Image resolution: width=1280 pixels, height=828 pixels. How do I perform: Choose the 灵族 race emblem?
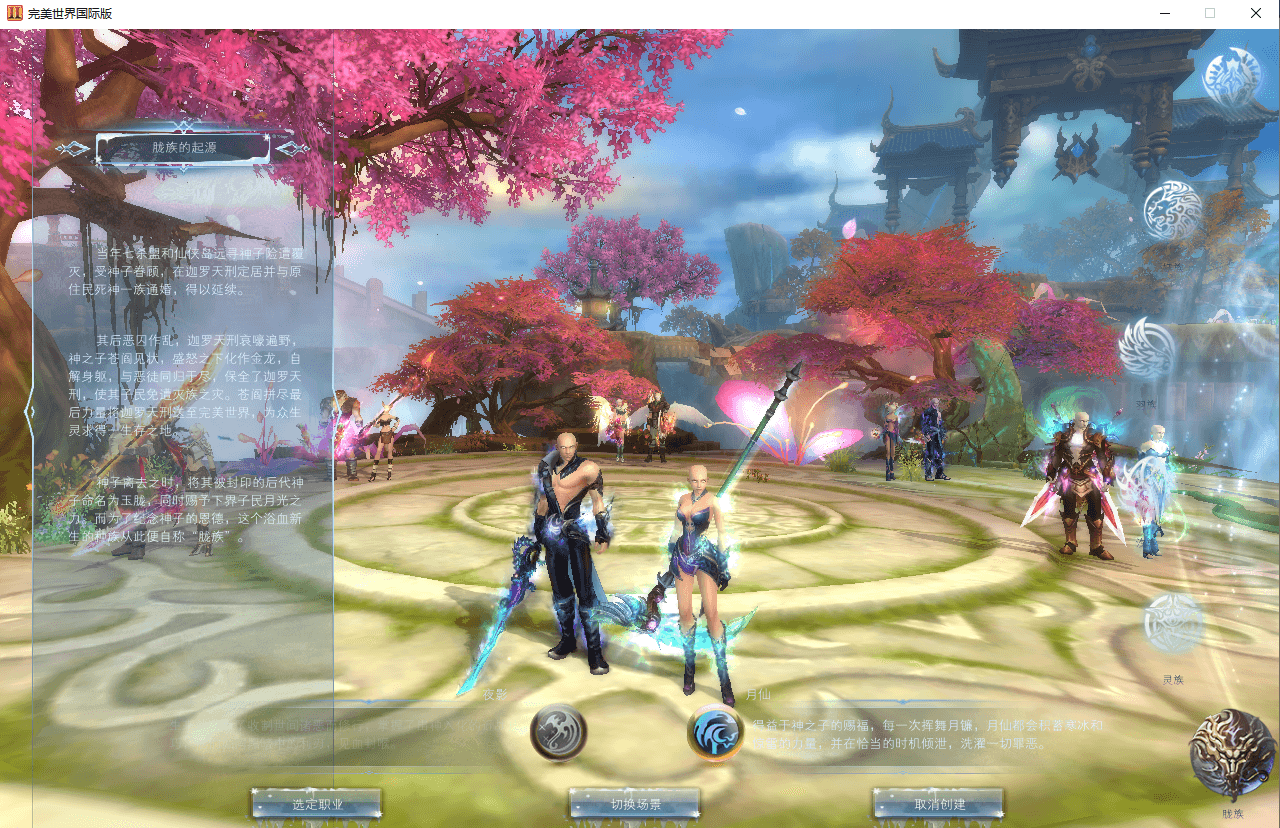click(x=1173, y=624)
